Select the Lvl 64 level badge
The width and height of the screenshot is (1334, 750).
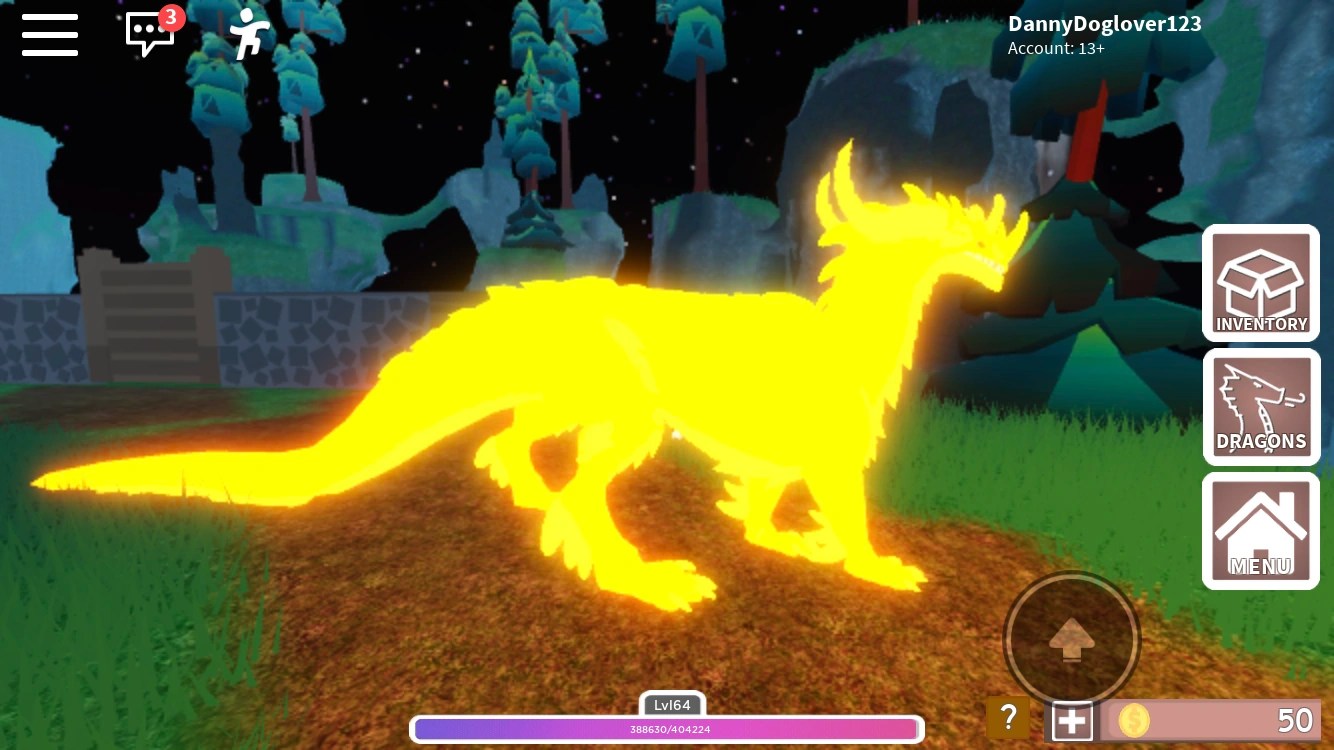tap(672, 705)
